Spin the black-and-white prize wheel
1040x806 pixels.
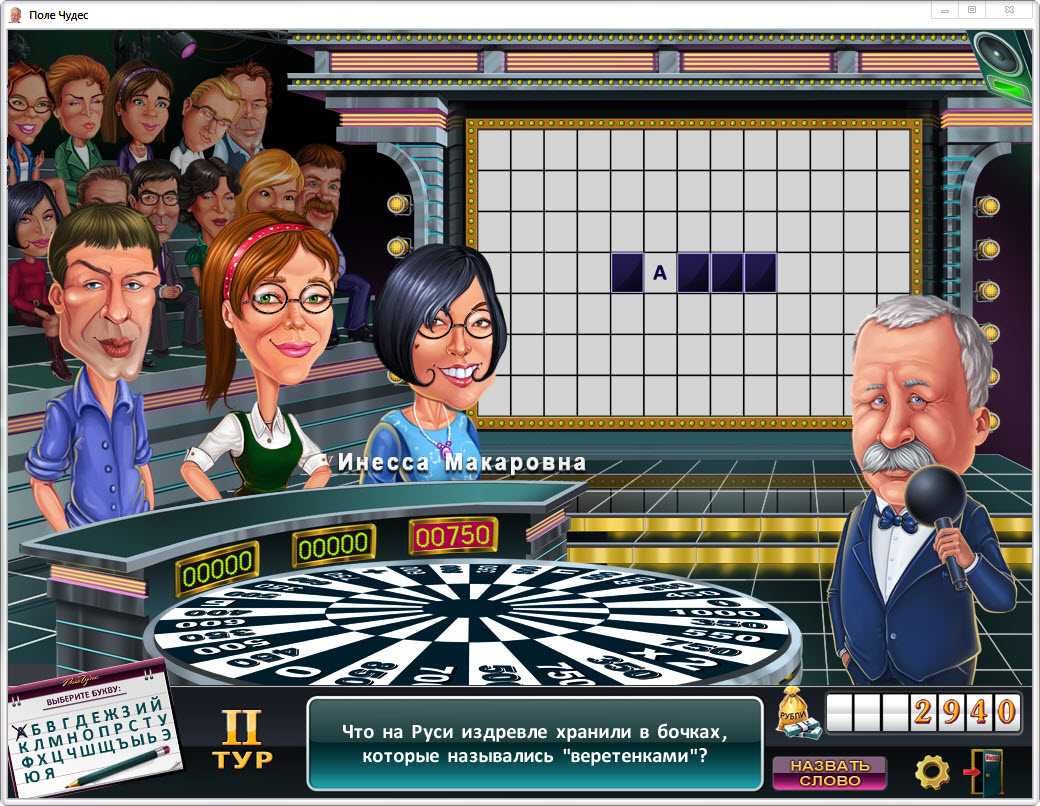pyautogui.click(x=470, y=620)
